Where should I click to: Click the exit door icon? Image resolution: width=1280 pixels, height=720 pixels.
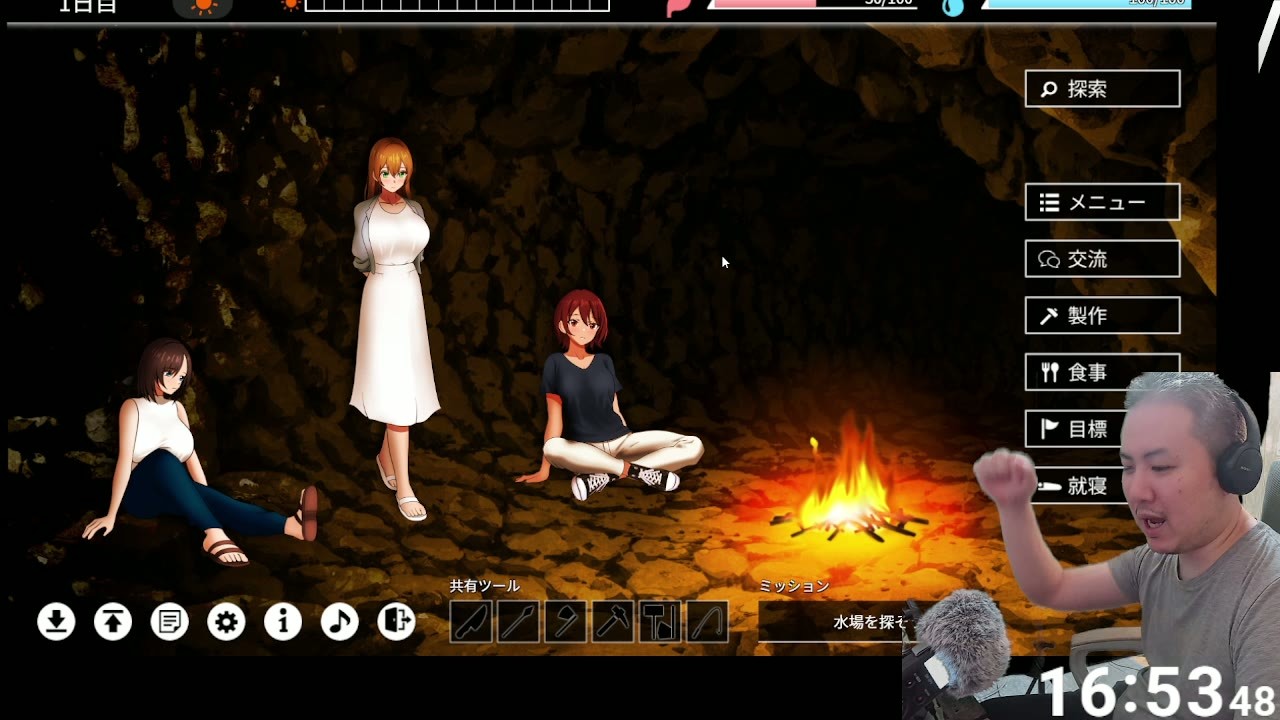point(396,622)
